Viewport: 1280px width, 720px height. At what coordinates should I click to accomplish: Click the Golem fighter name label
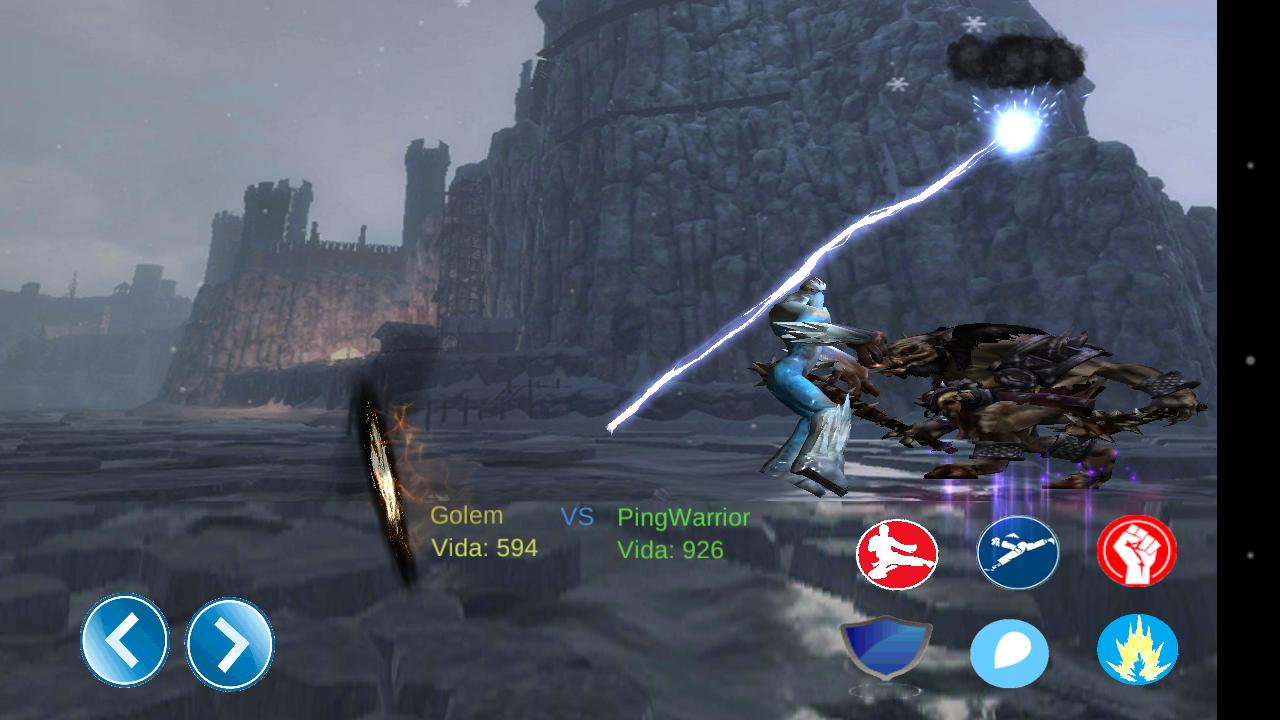466,516
